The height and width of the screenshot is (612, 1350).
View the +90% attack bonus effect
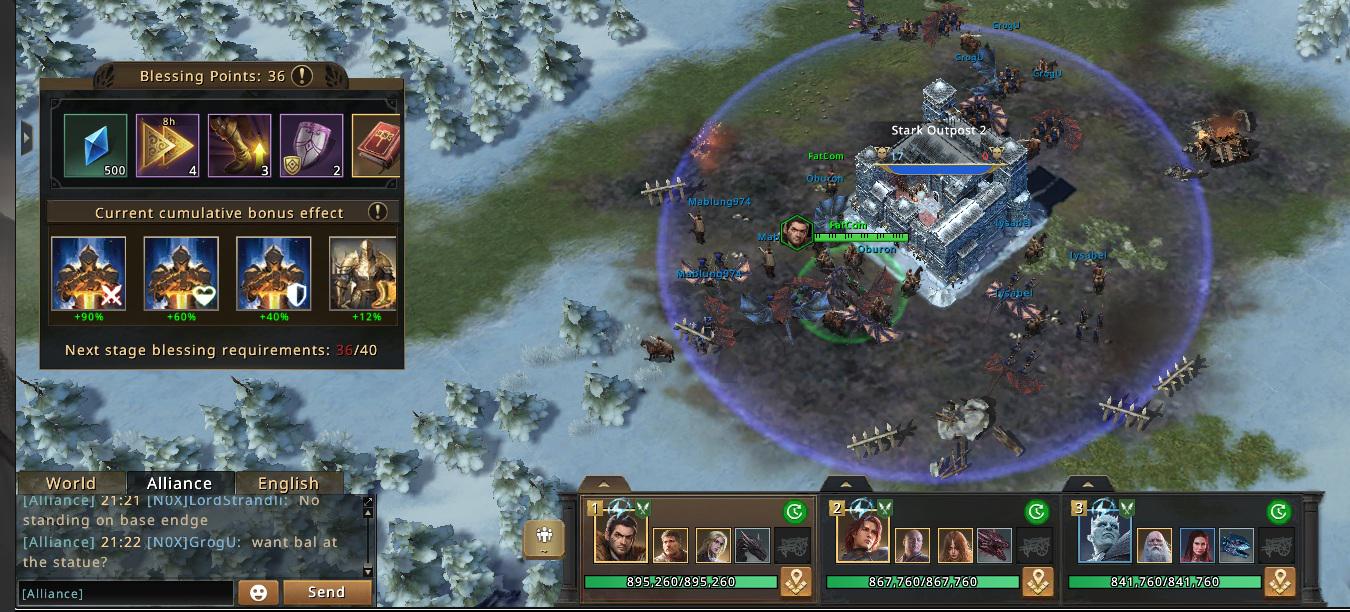89,274
